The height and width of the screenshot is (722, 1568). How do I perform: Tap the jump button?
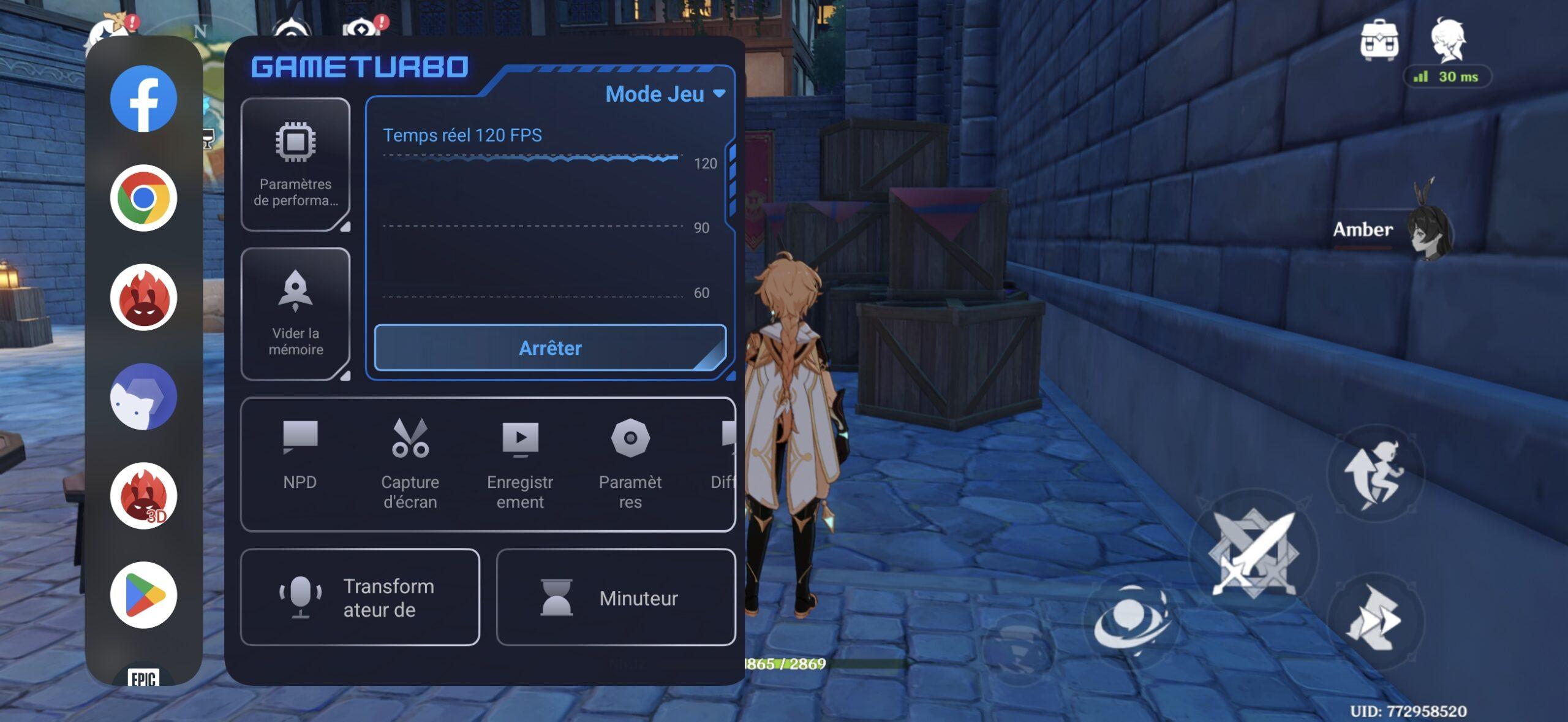point(1374,473)
